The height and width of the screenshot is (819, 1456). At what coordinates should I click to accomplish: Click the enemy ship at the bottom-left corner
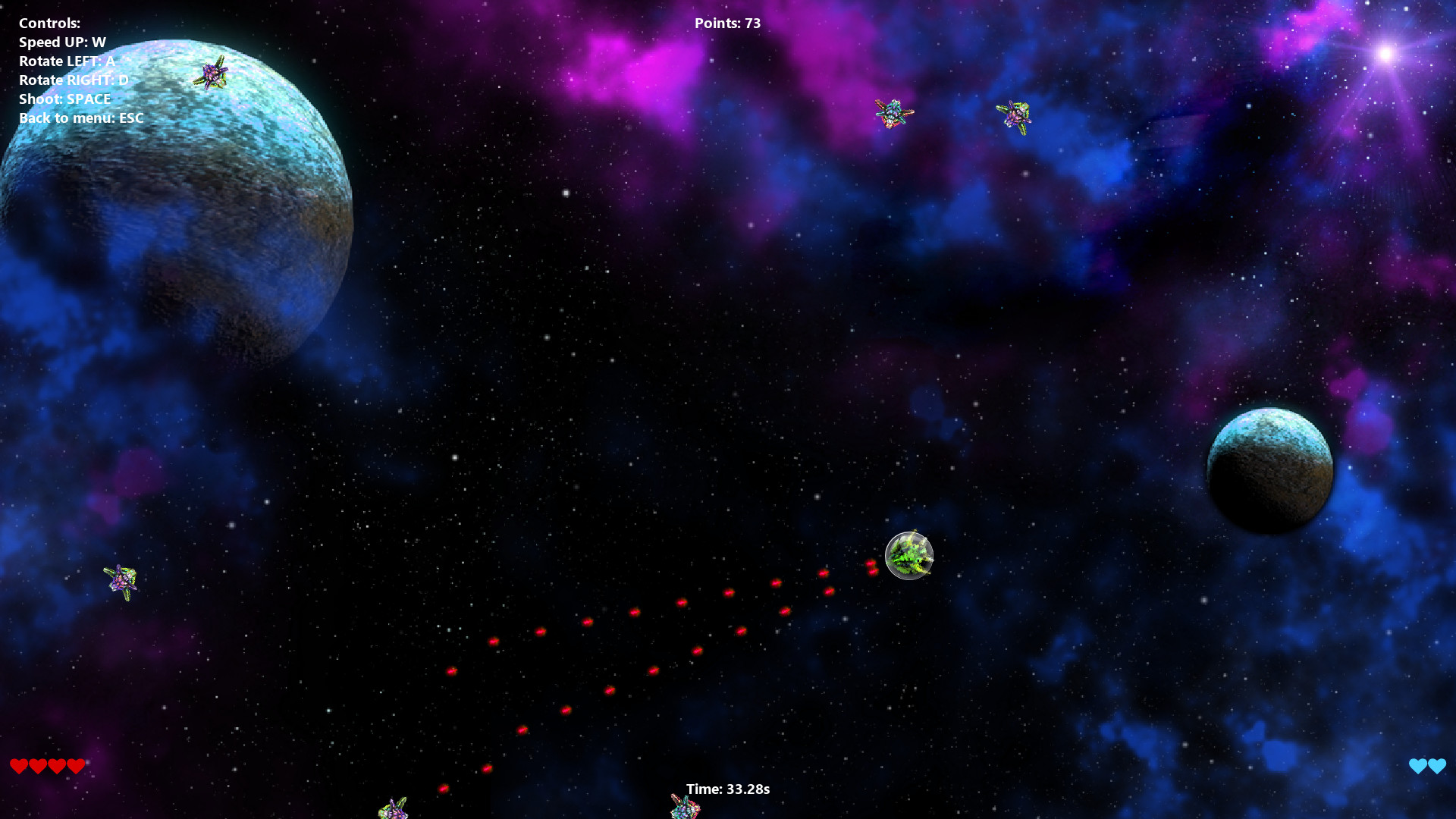(x=394, y=809)
